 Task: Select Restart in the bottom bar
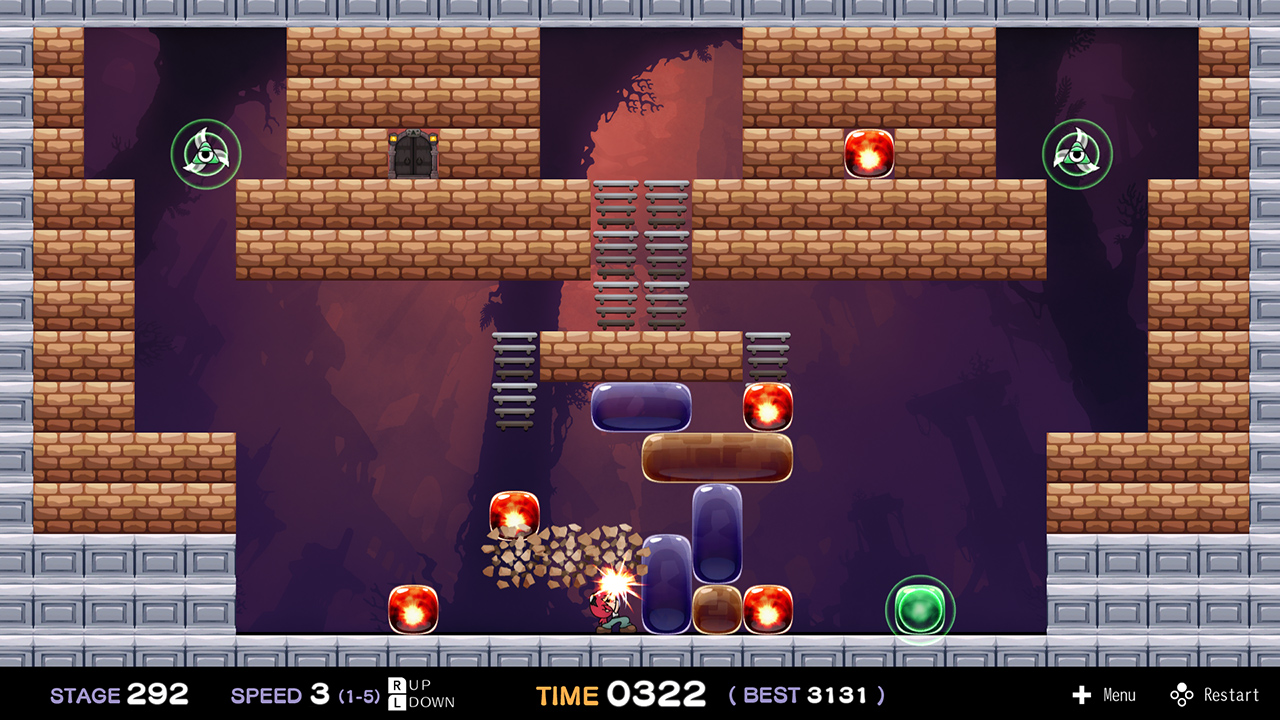pyautogui.click(x=1232, y=694)
